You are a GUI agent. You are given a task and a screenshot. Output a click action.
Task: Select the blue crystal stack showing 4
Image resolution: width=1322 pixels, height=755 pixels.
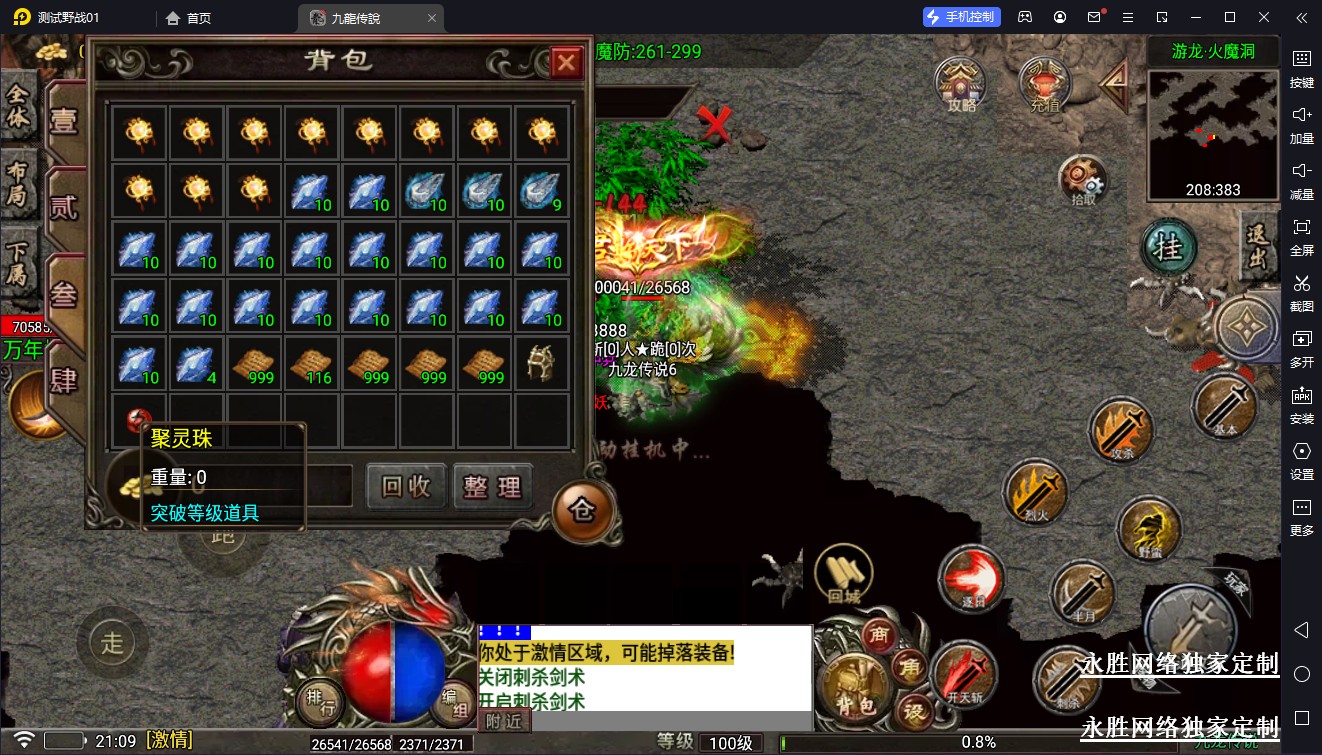(x=196, y=364)
